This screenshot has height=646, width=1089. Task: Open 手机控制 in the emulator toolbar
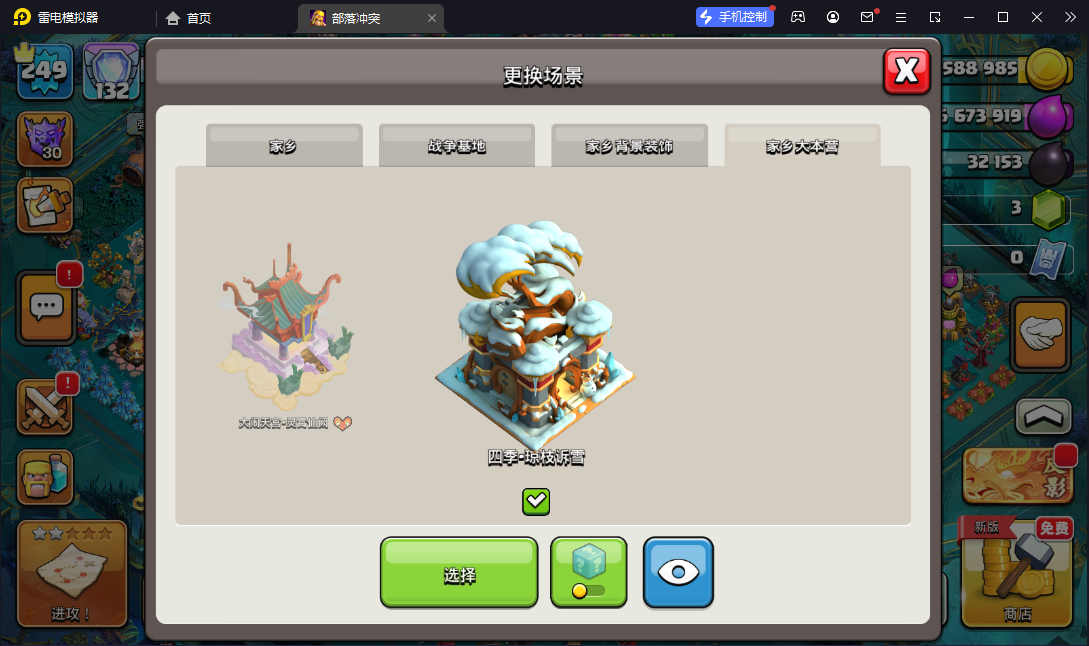coord(734,17)
